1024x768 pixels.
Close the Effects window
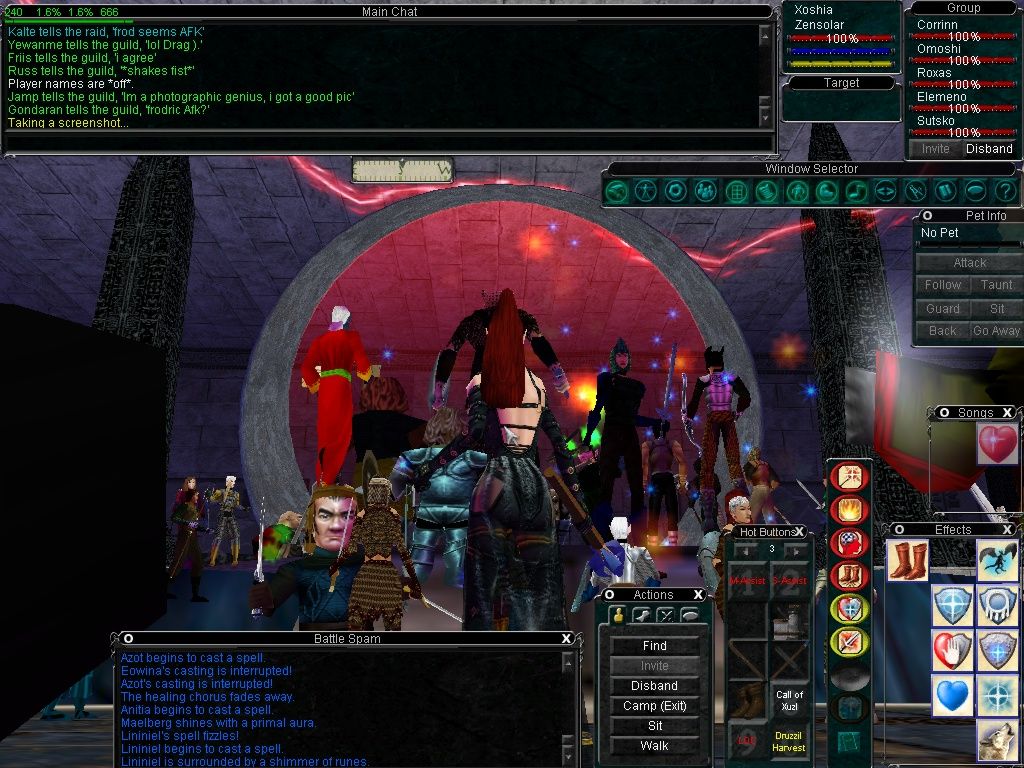(x=1007, y=529)
